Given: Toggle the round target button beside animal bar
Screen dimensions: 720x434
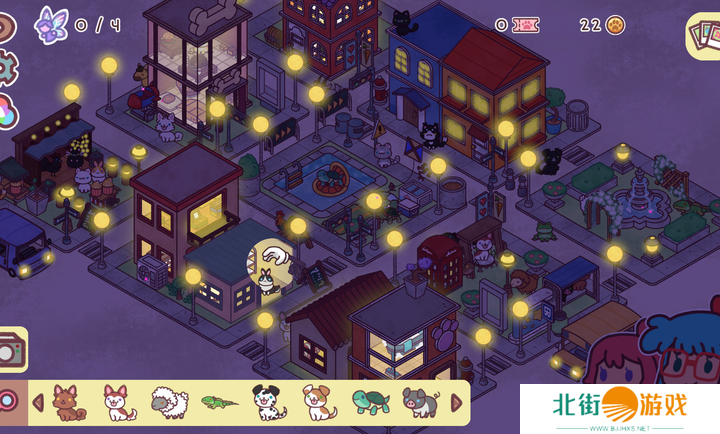Looking at the screenshot, I should 8,402.
